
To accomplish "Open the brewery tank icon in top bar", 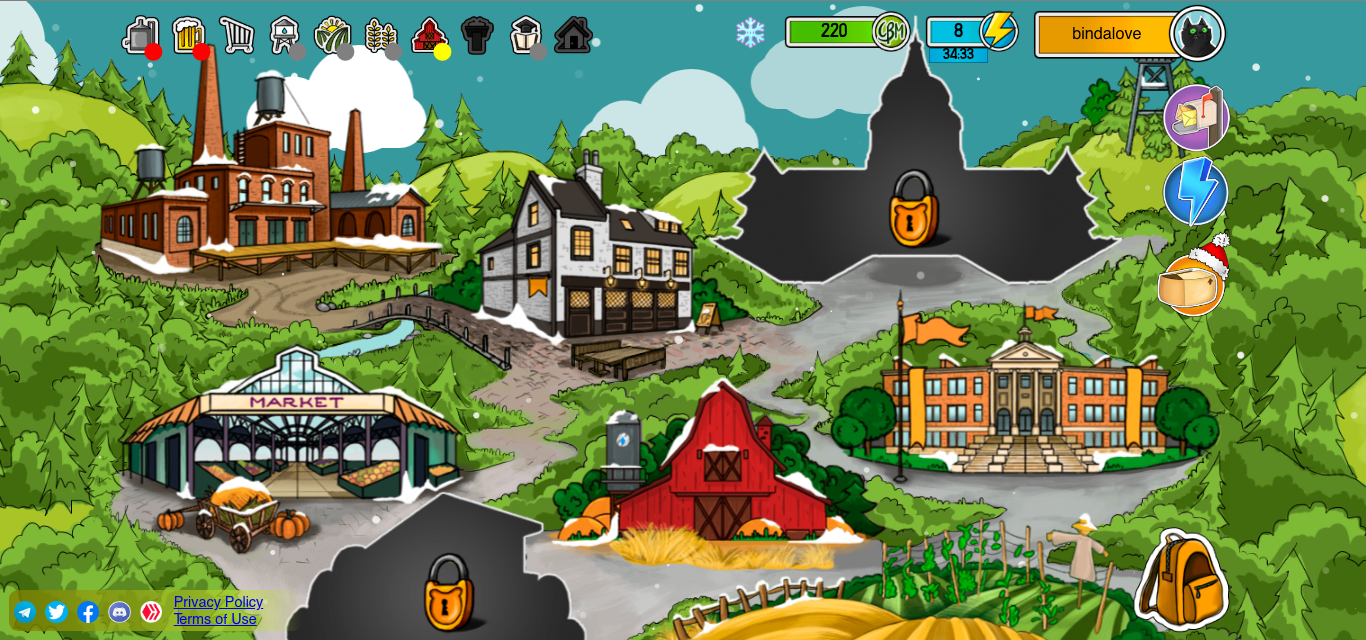I will point(140,35).
